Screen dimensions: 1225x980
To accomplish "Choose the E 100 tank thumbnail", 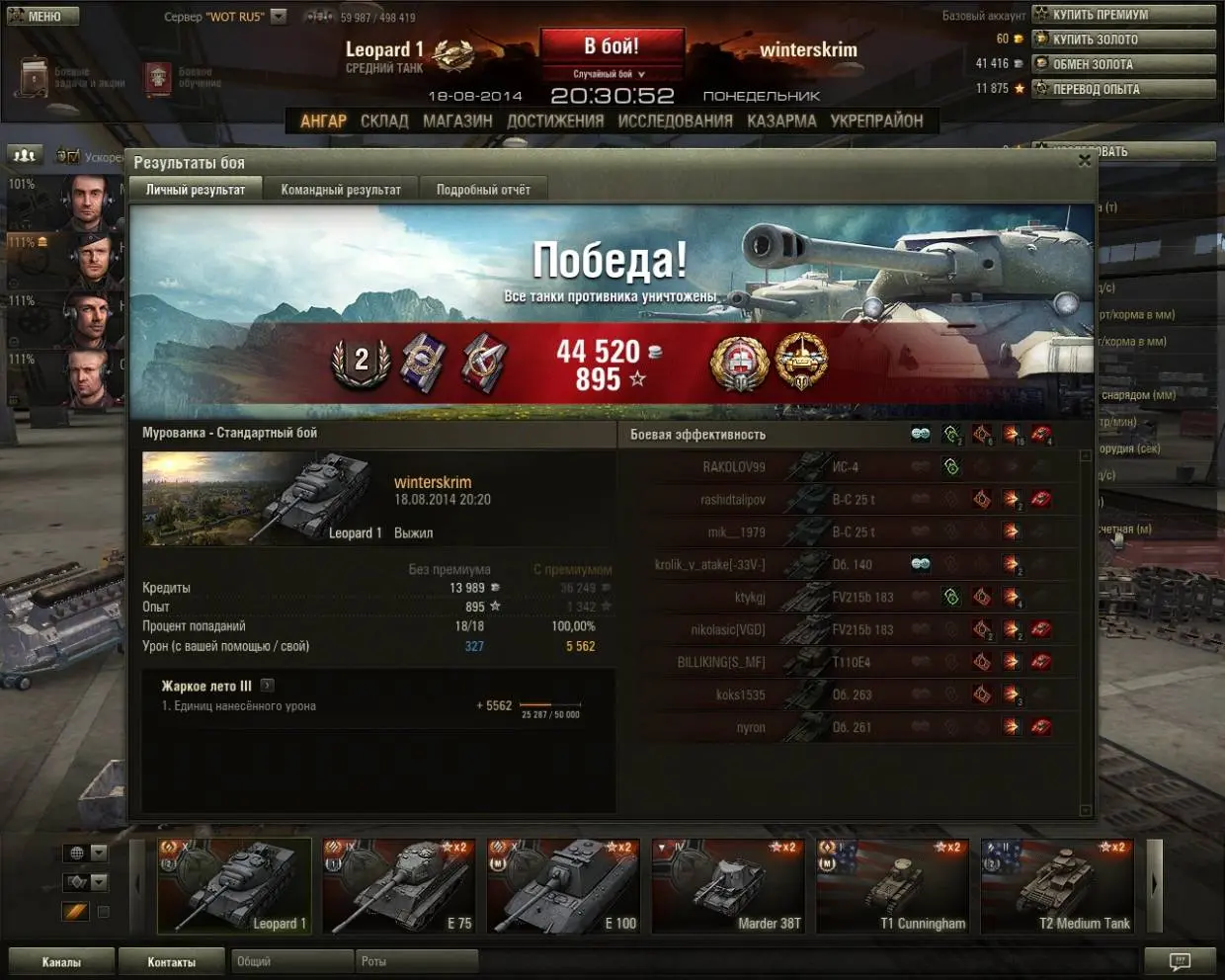I will (563, 886).
